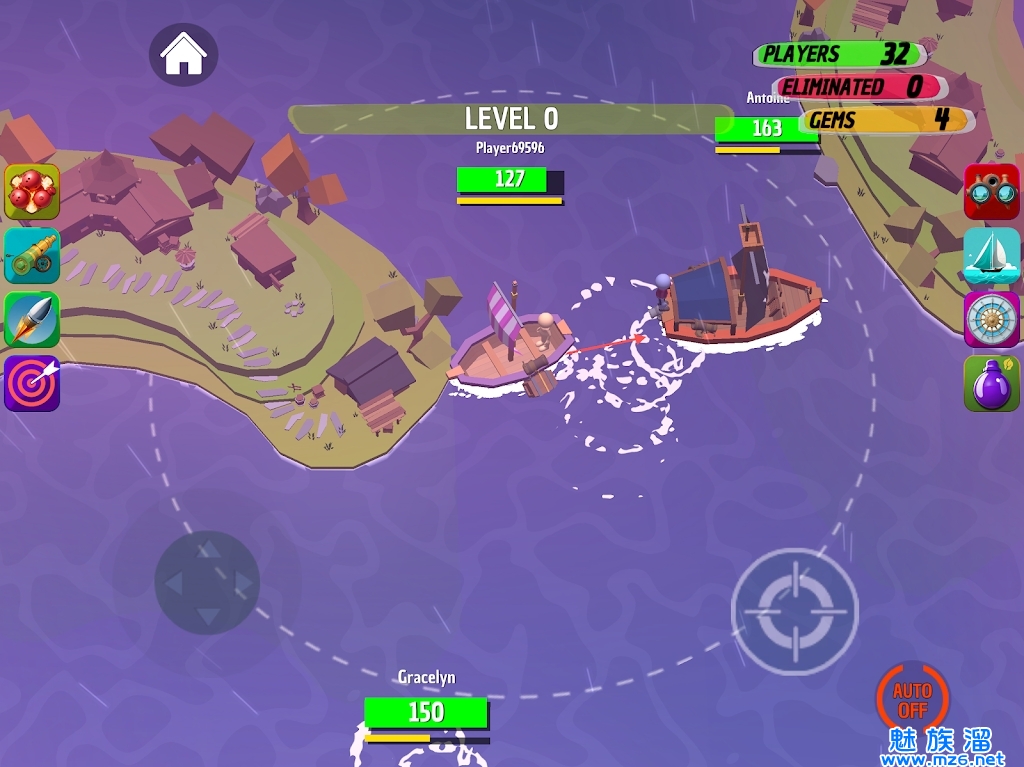Use the purple potion bottle item
This screenshot has height=767, width=1024.
991,383
